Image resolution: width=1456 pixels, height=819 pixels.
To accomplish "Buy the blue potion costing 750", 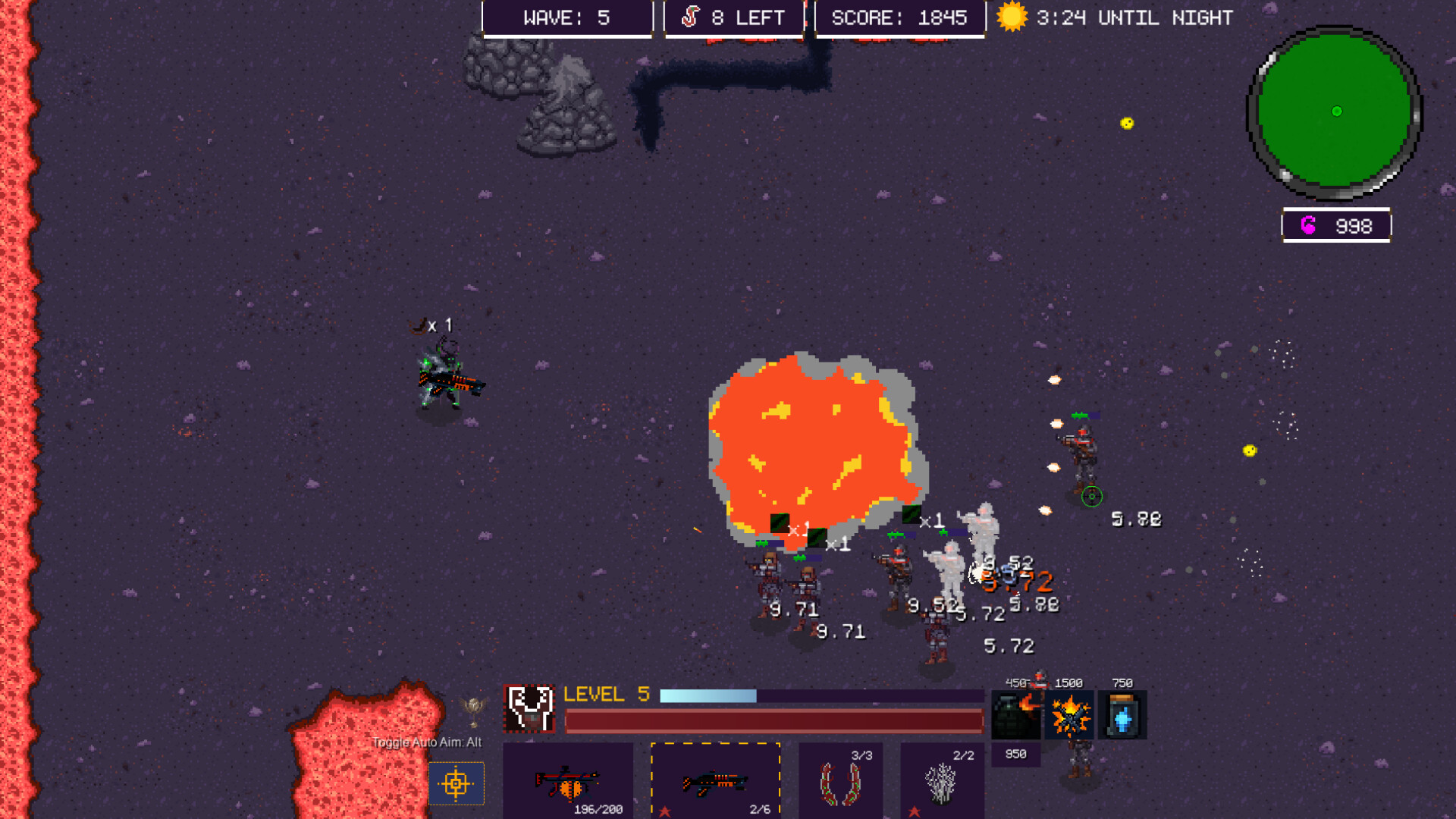I will tap(1122, 714).
